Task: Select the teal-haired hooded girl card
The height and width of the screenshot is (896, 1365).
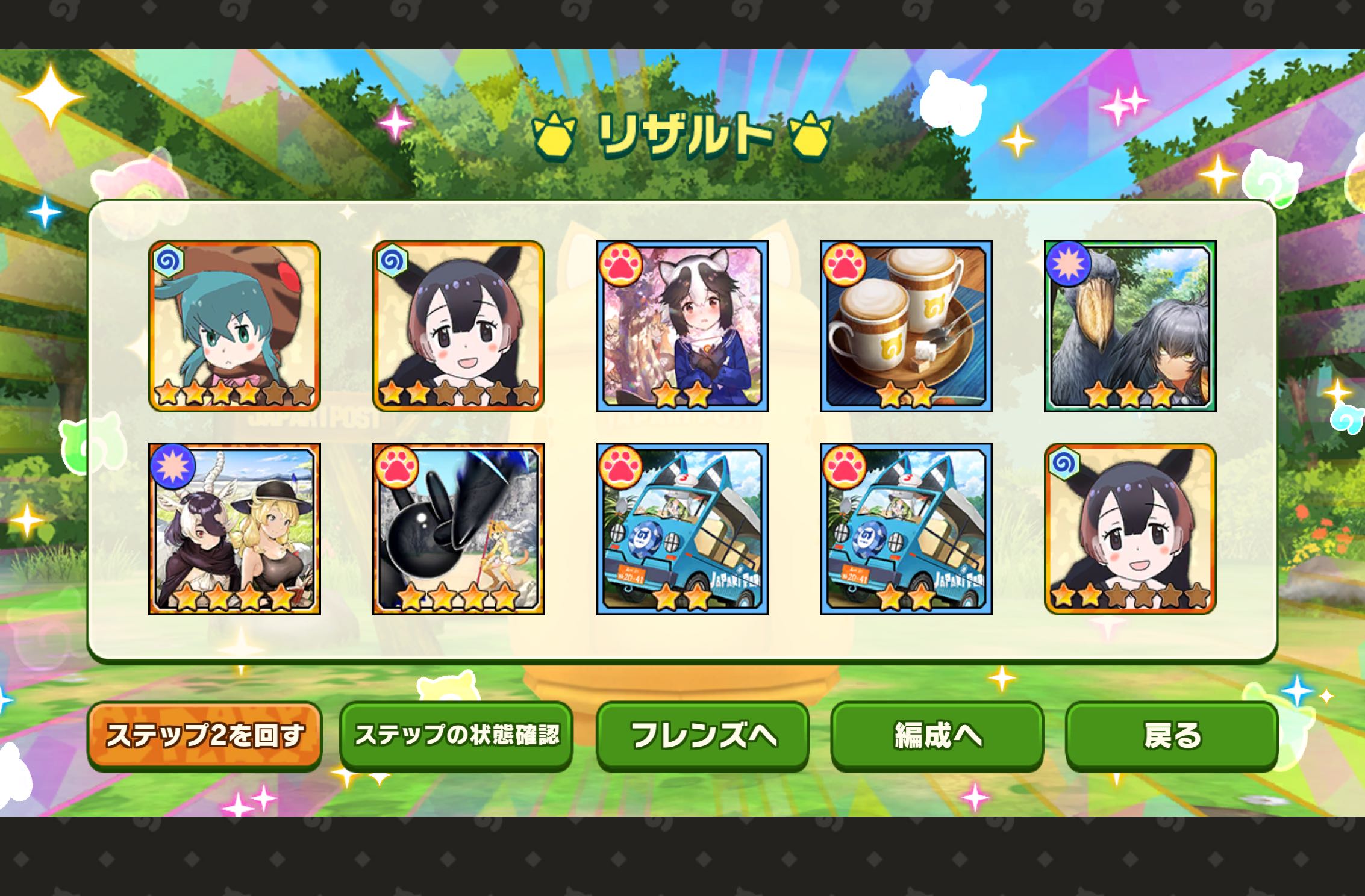Action: coord(234,326)
